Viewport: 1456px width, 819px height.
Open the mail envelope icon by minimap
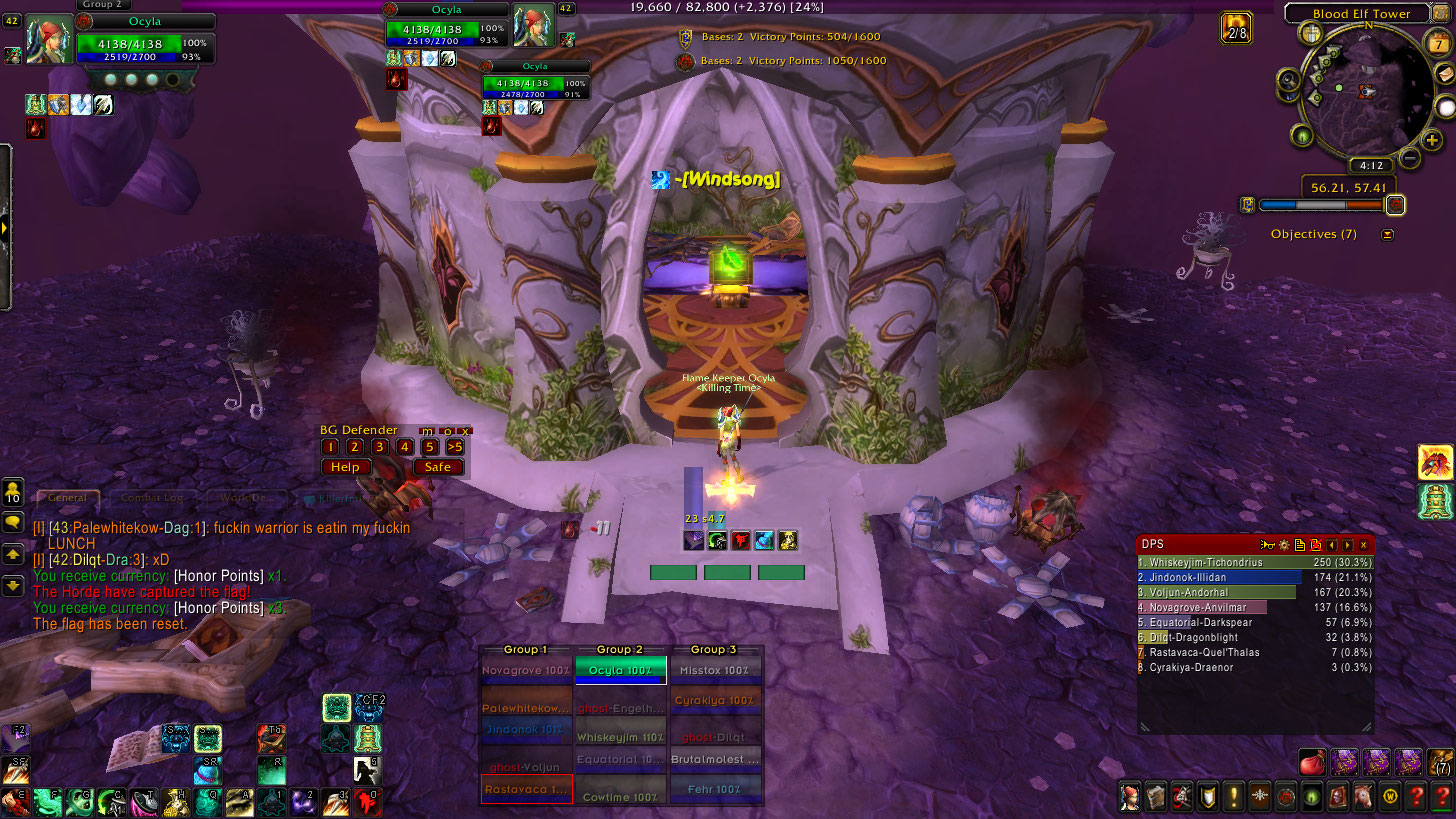pos(1444,74)
